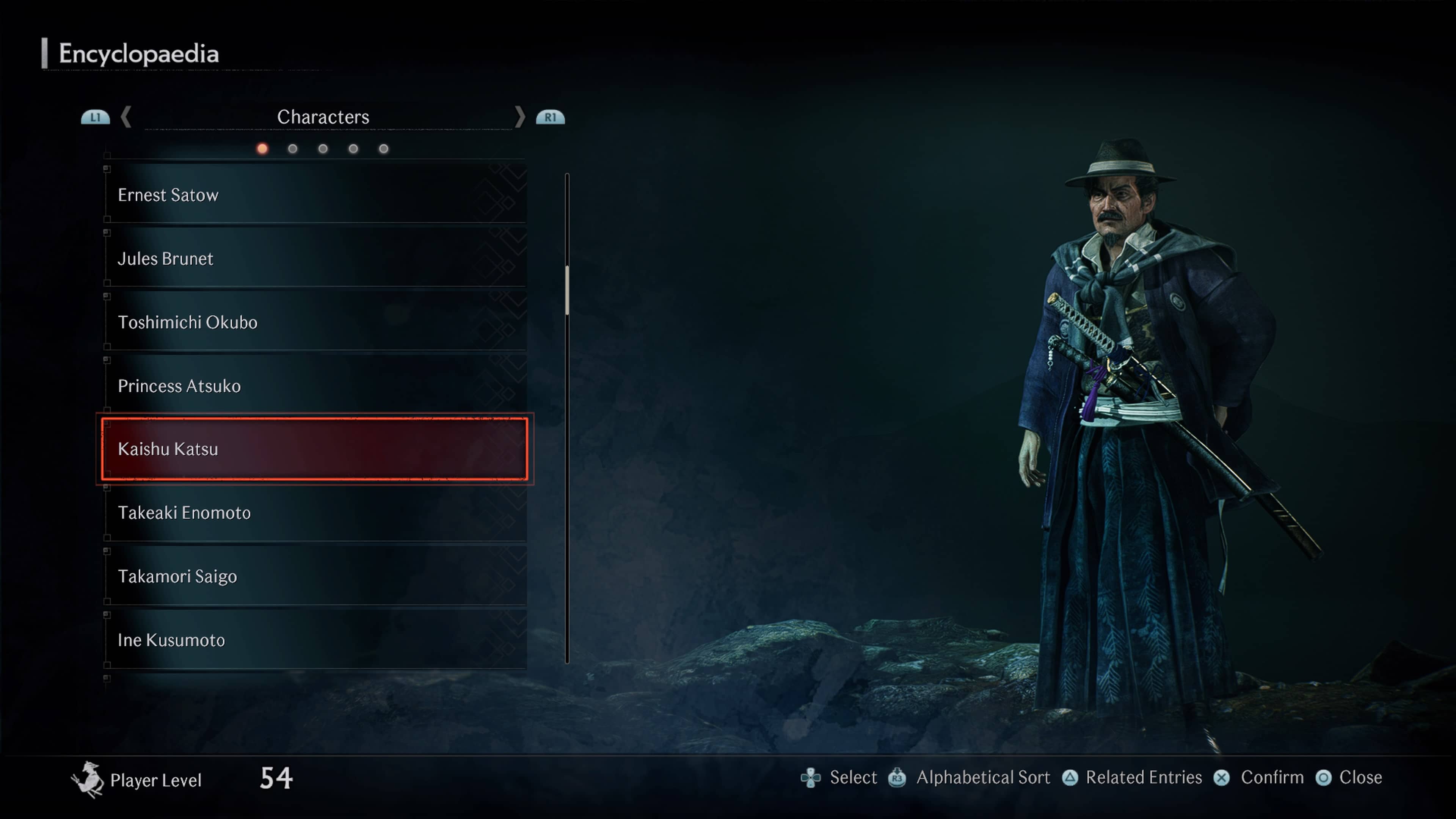Choose Toshimichi Okubo from the list
The image size is (1456, 819).
(x=314, y=322)
